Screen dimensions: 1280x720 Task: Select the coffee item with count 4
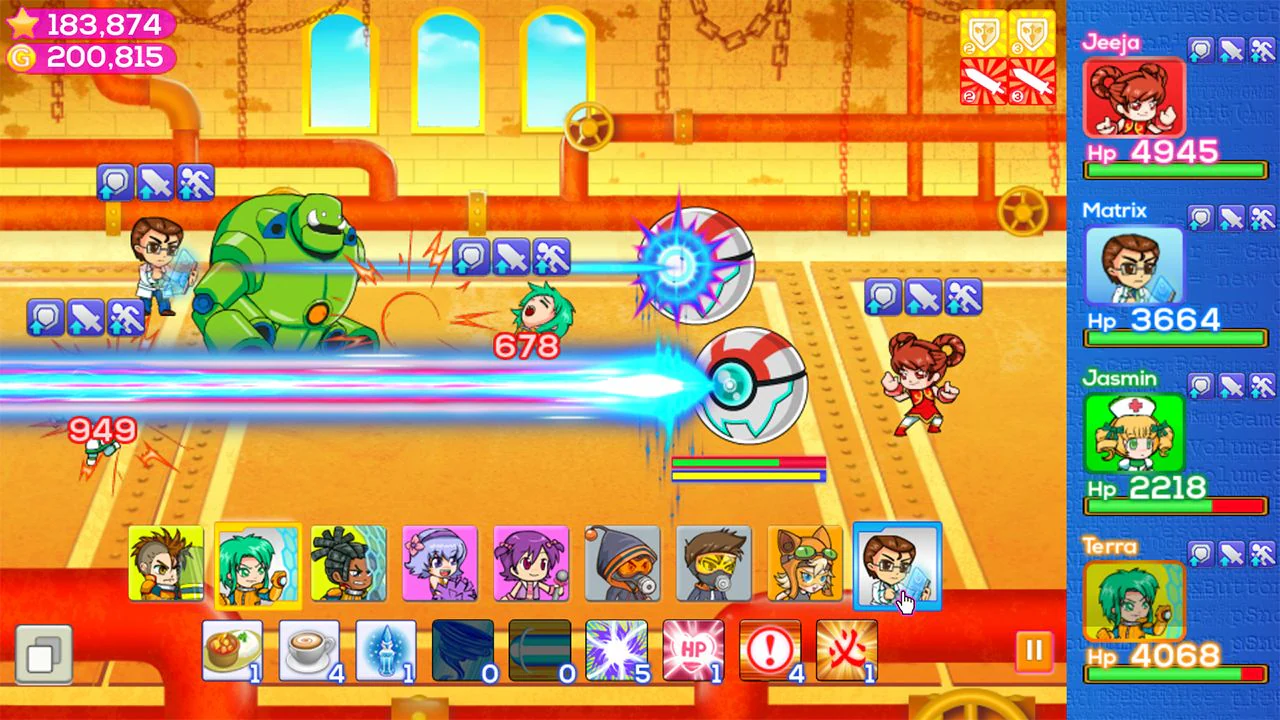310,650
